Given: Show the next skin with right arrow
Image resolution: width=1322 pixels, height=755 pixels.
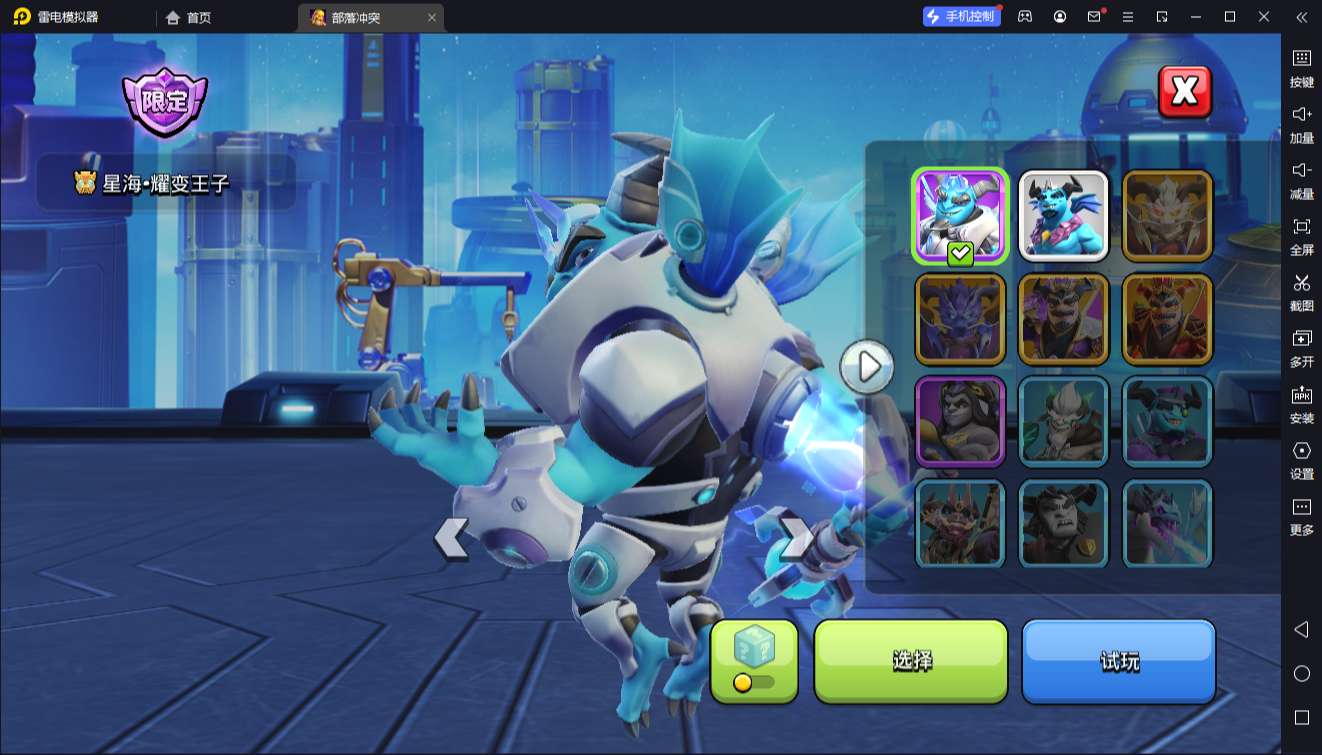Looking at the screenshot, I should [796, 538].
